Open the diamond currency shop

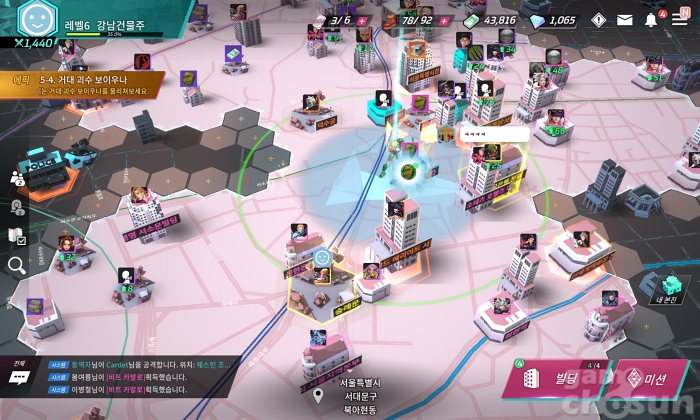coord(553,20)
